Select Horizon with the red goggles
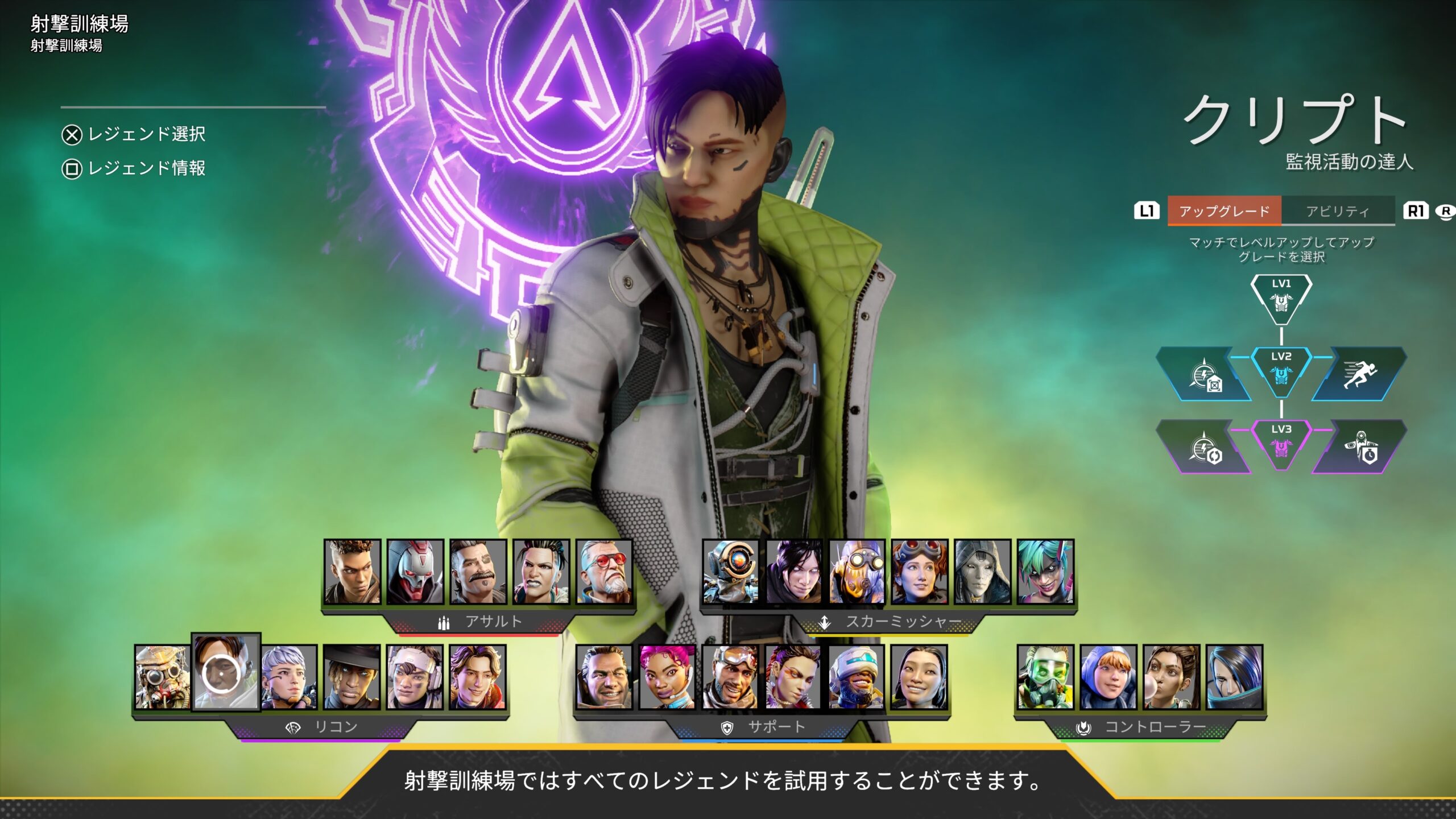The height and width of the screenshot is (819, 1456). [x=920, y=572]
